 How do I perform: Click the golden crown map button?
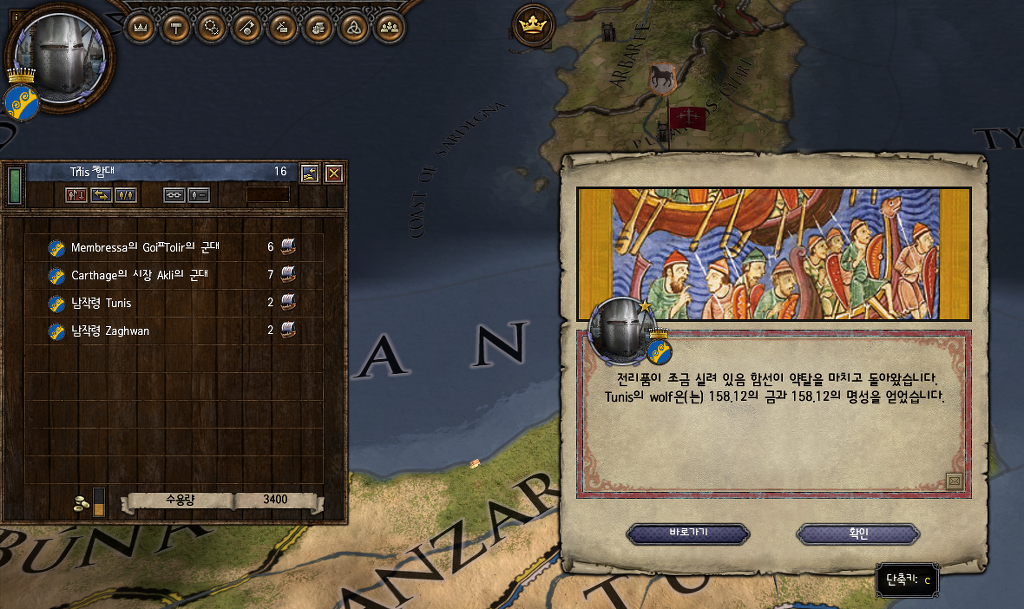(x=532, y=22)
